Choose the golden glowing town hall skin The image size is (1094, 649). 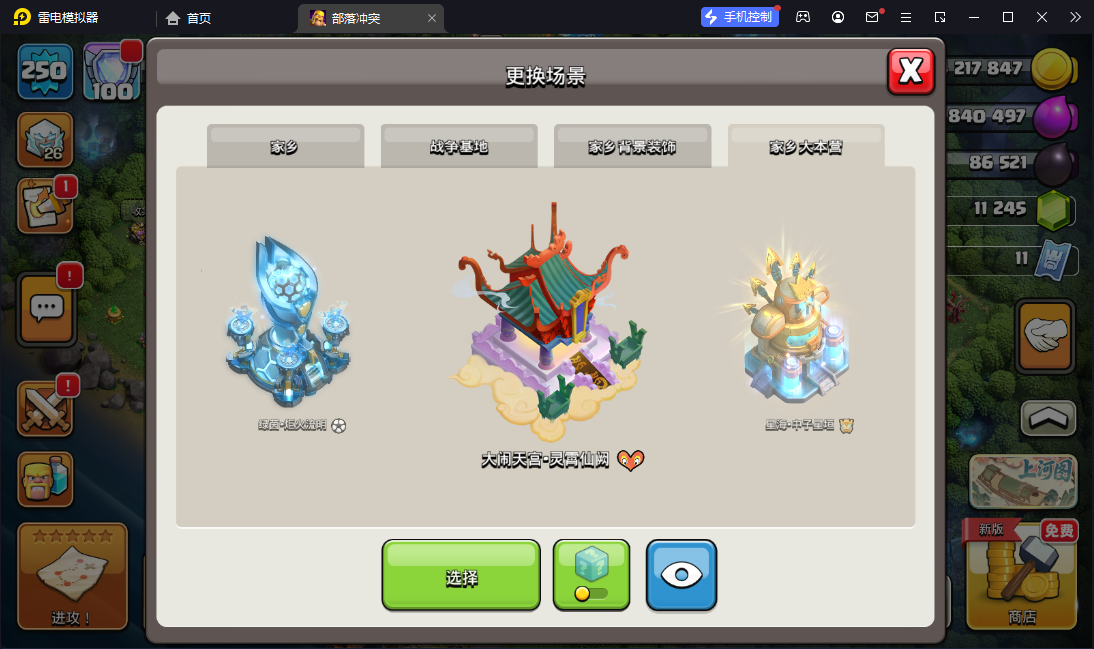point(797,325)
